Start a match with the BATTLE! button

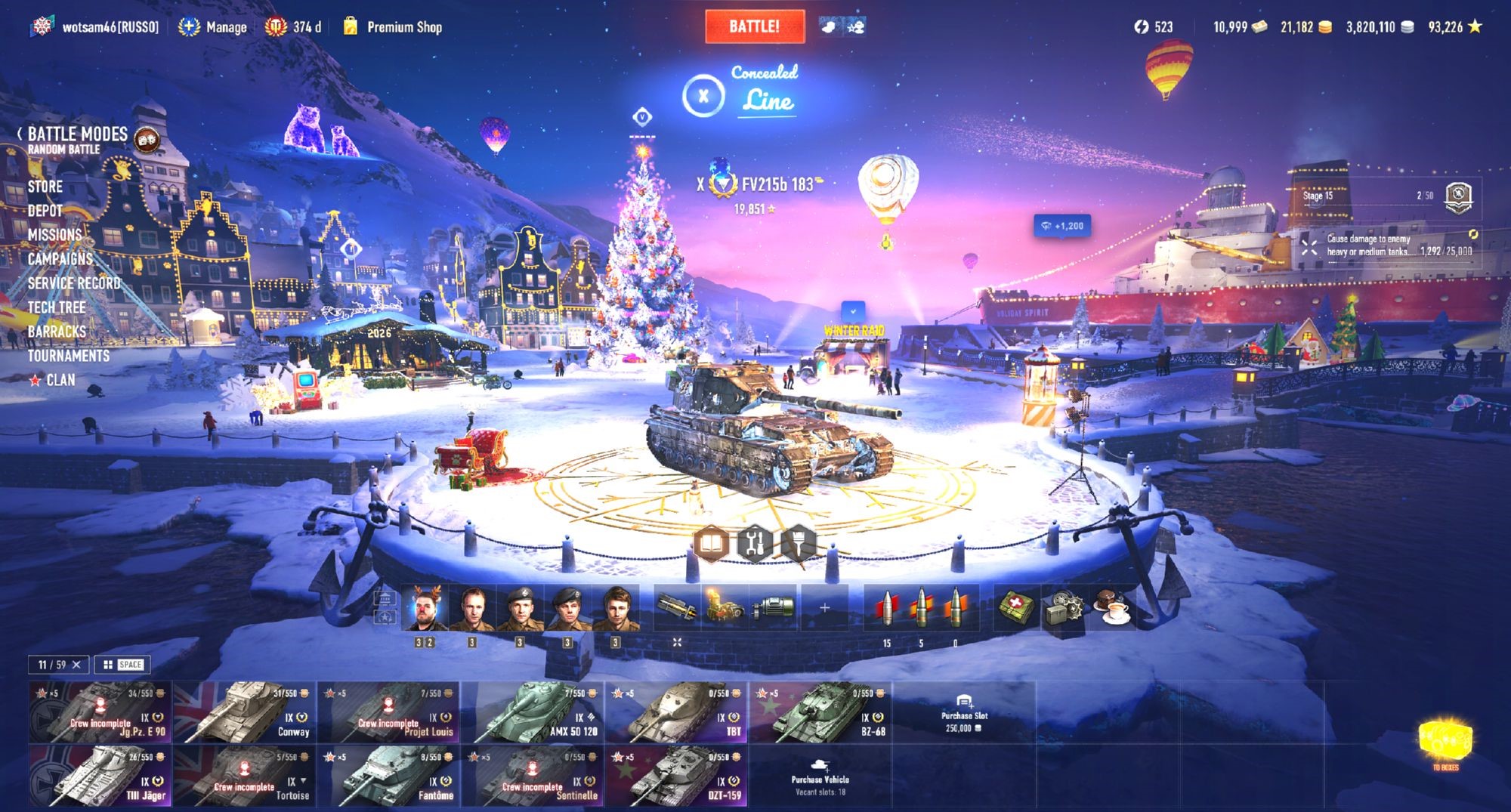point(754,26)
